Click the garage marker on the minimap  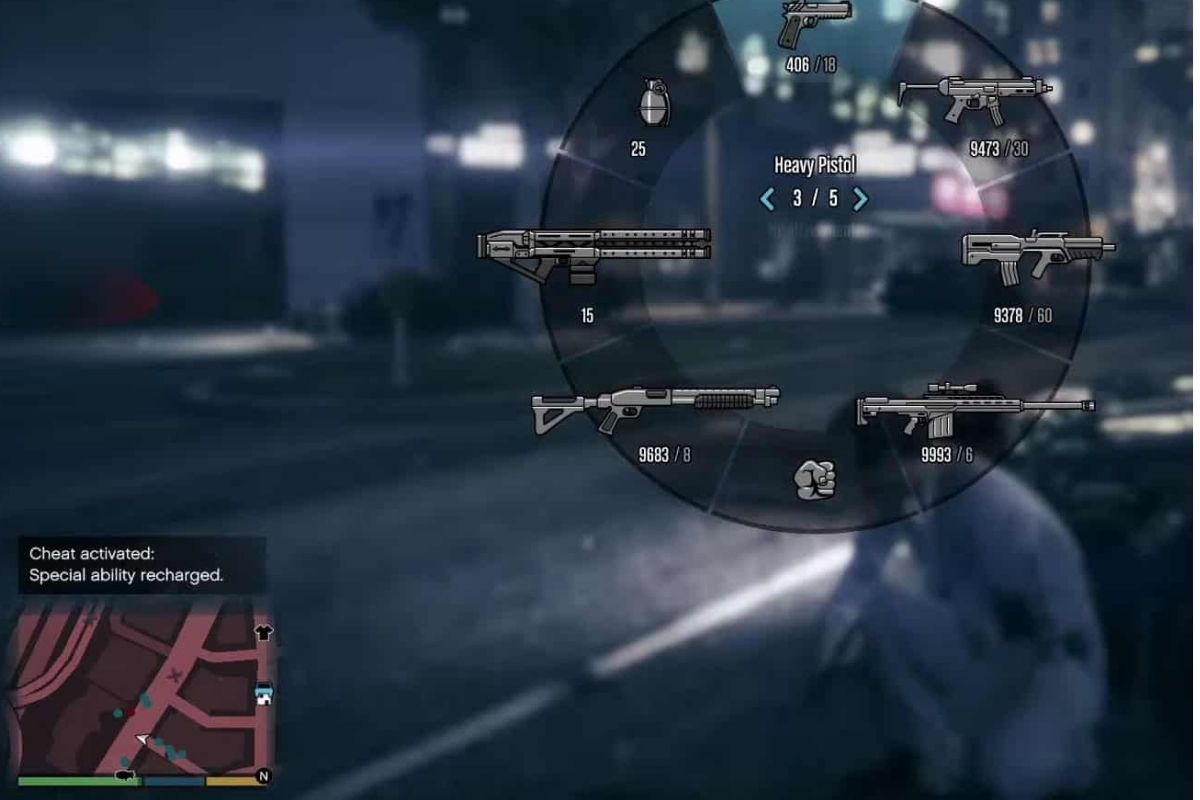[264, 694]
